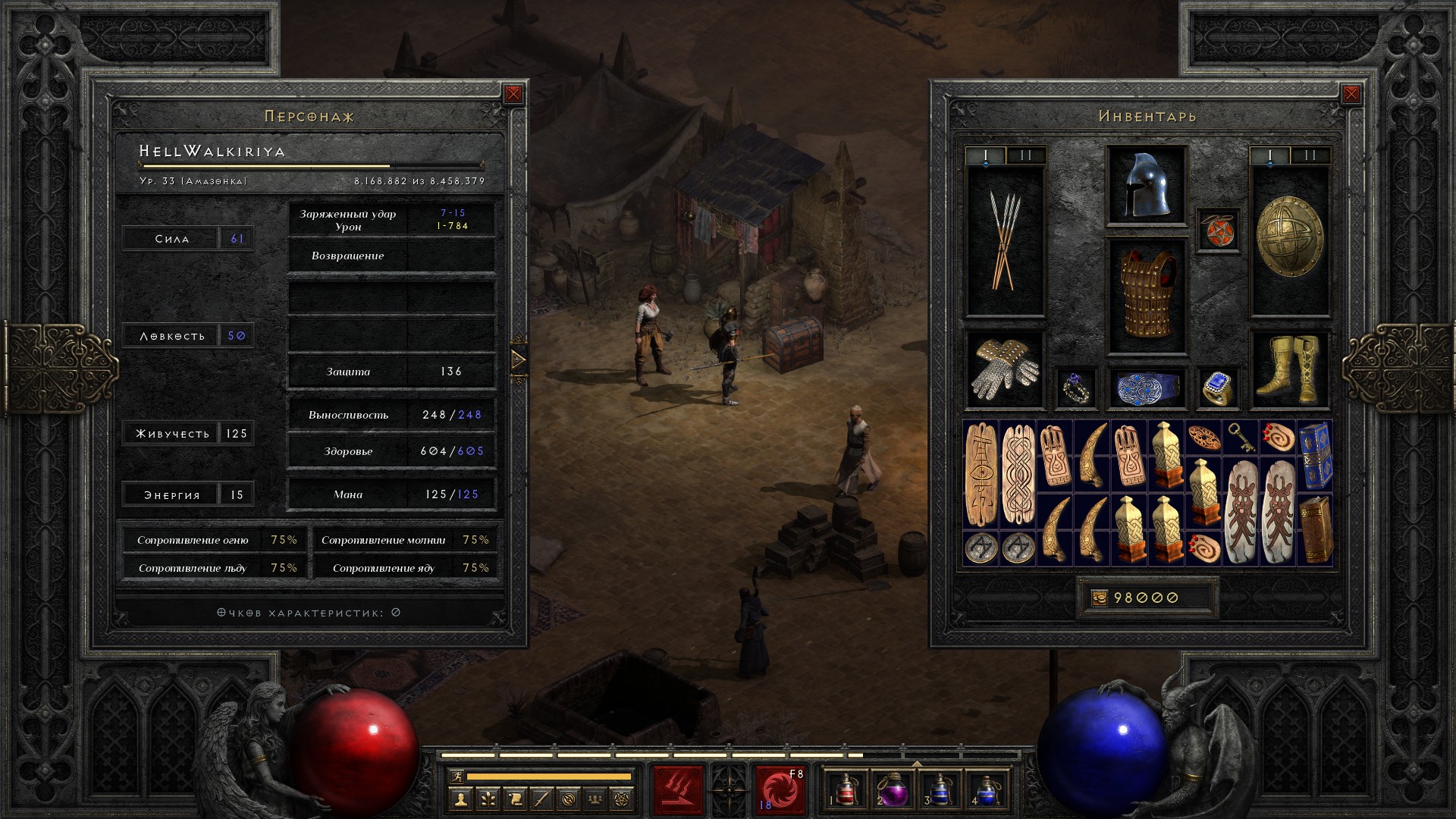Select the golden laced boots slot
This screenshot has height=819, width=1456.
coord(1289,369)
